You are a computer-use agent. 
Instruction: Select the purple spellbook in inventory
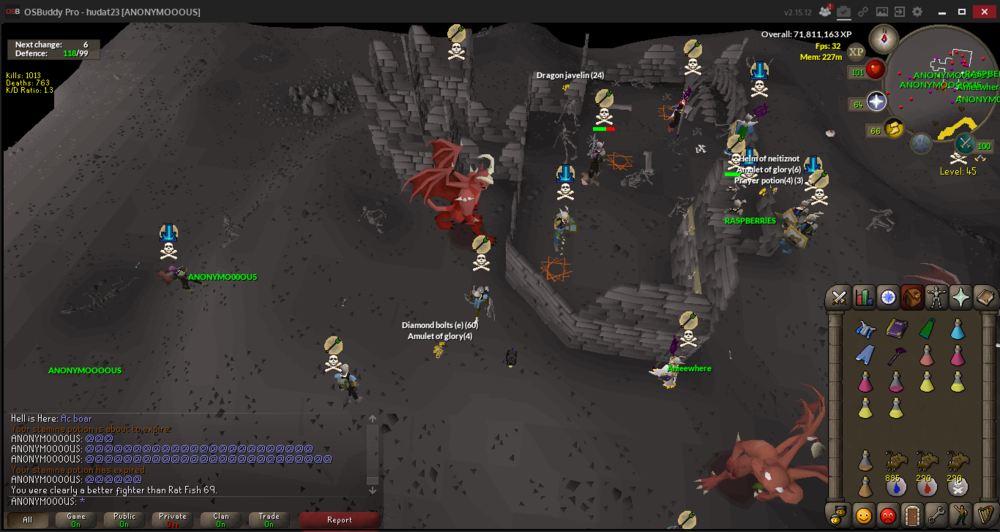896,328
